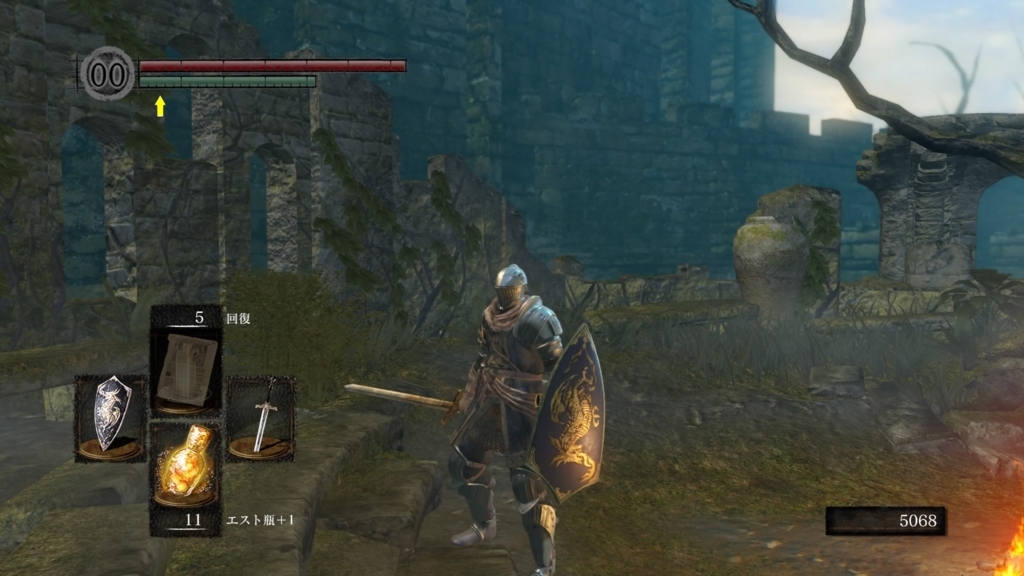Select the crest shield left-hand slot
The width and height of the screenshot is (1024, 576).
110,418
